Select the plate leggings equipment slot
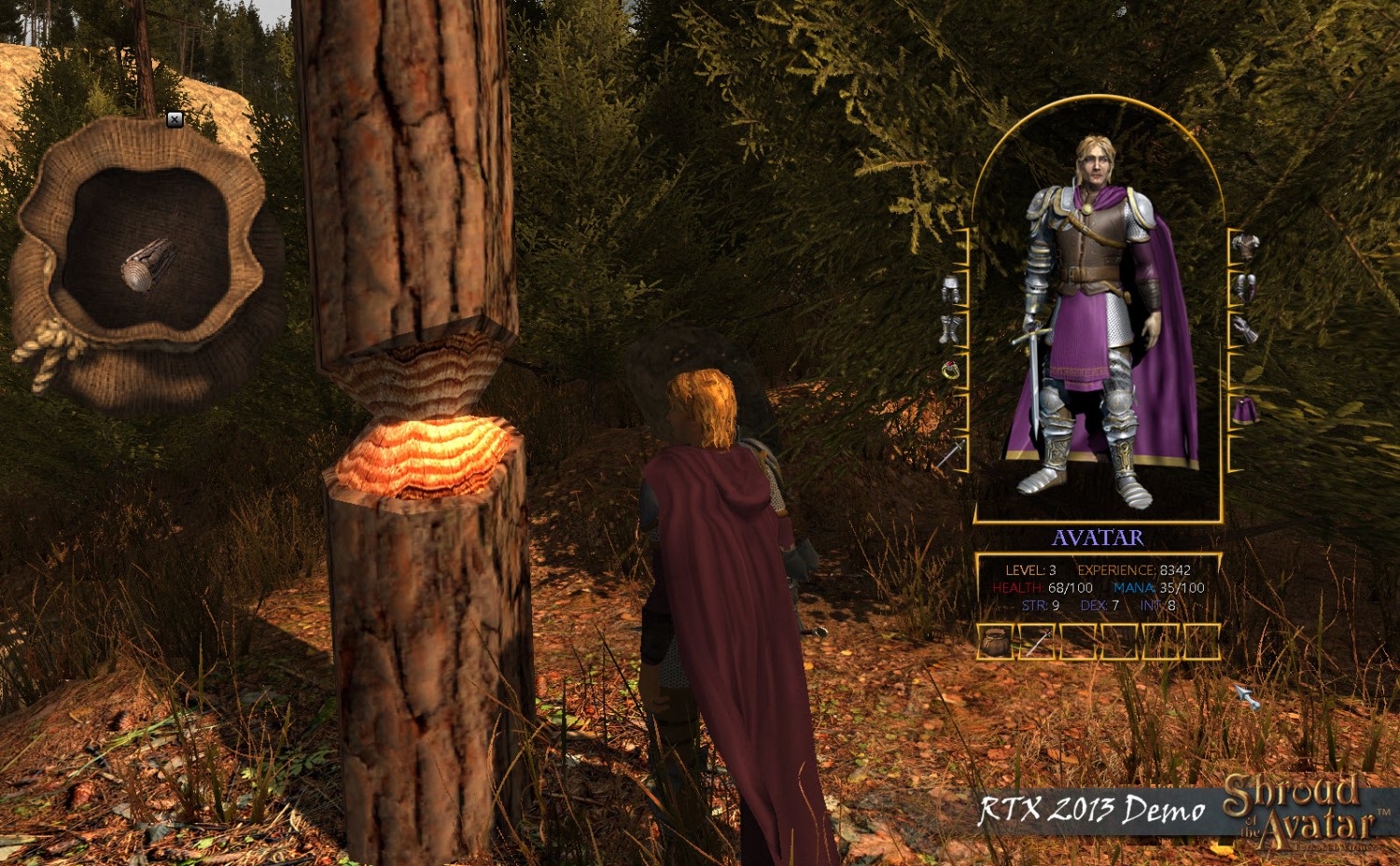The height and width of the screenshot is (866, 1400). point(951,288)
